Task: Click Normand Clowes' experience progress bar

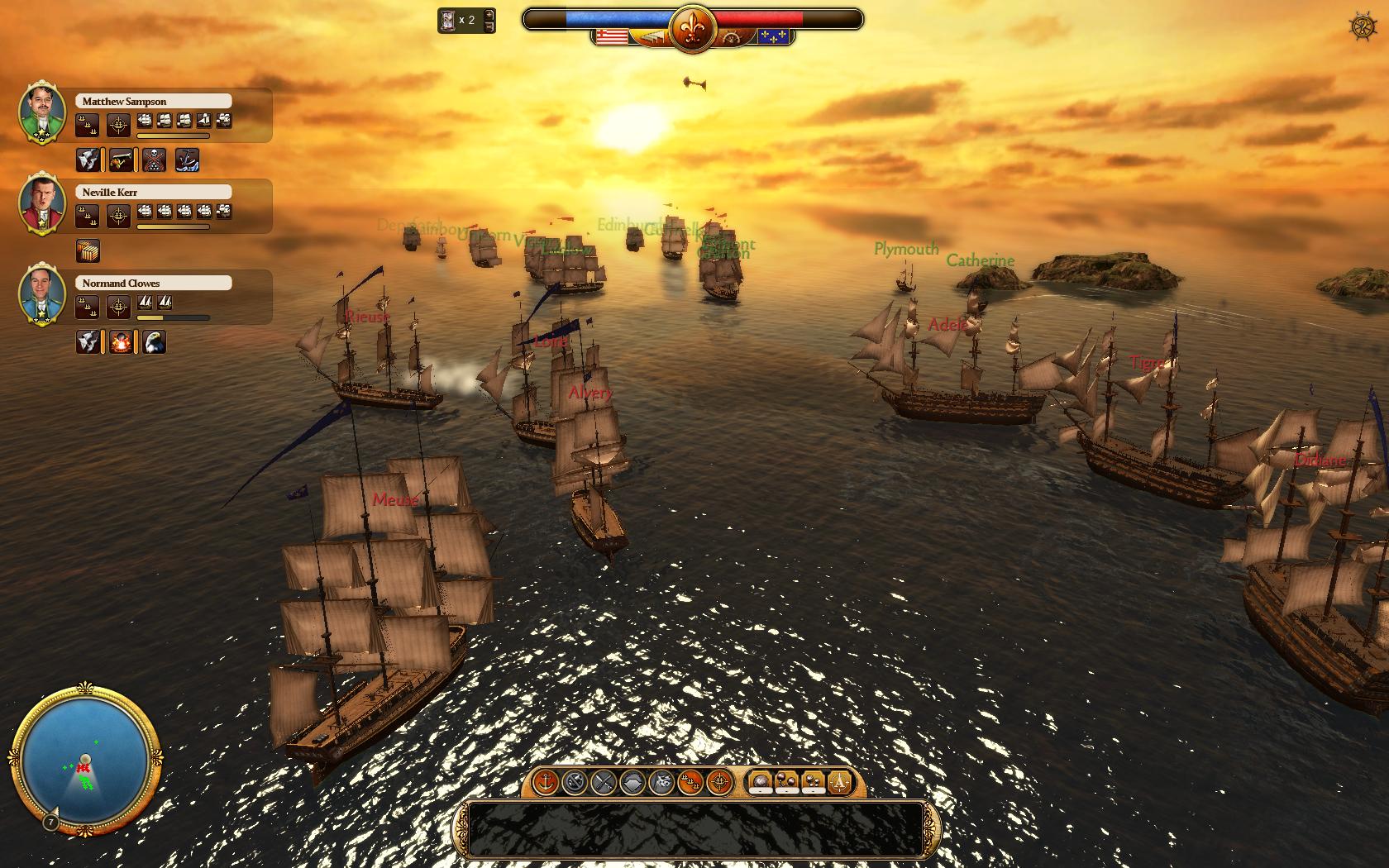Action: (x=172, y=316)
